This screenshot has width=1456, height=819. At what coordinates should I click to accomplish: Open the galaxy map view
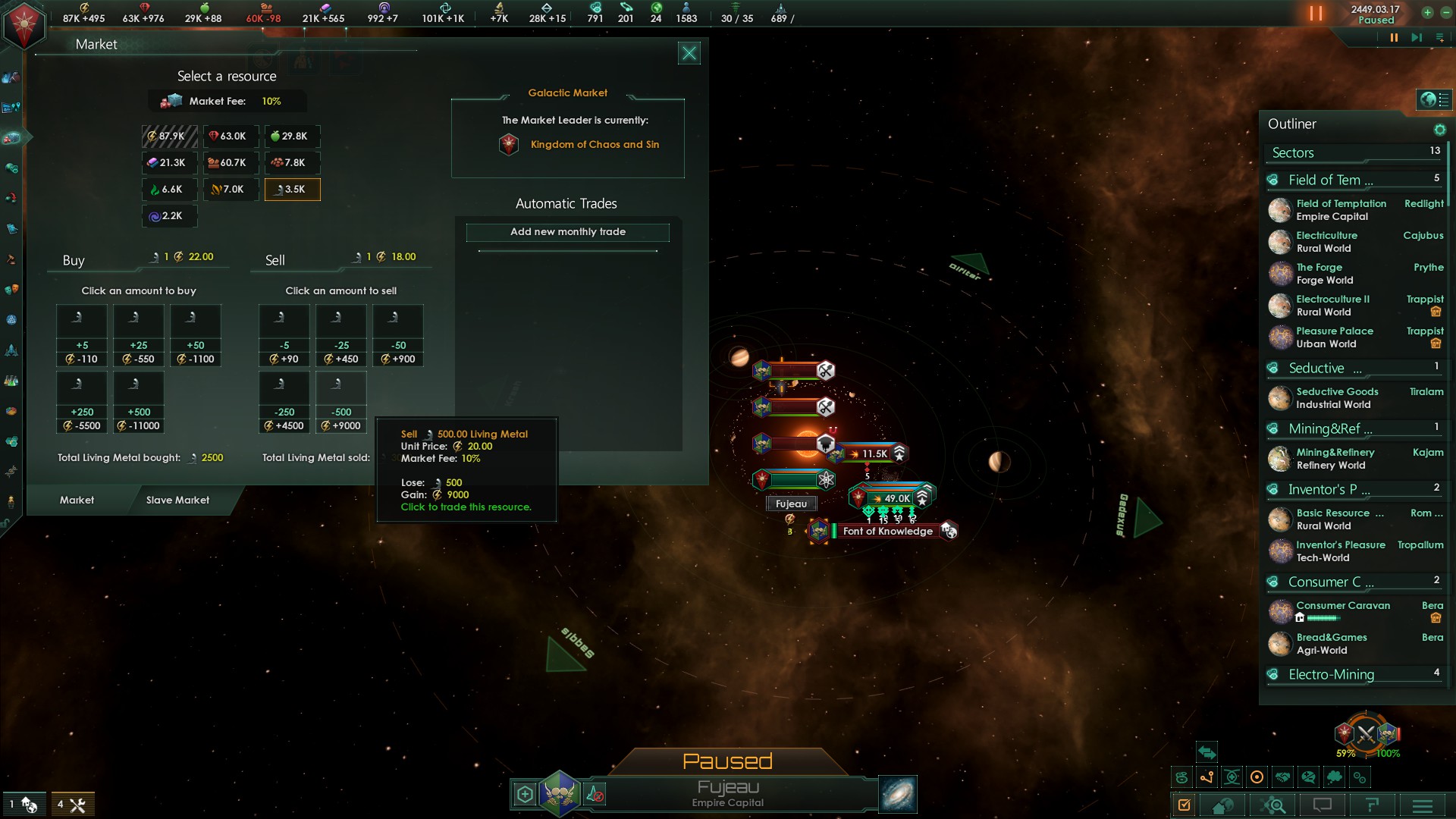pyautogui.click(x=898, y=794)
